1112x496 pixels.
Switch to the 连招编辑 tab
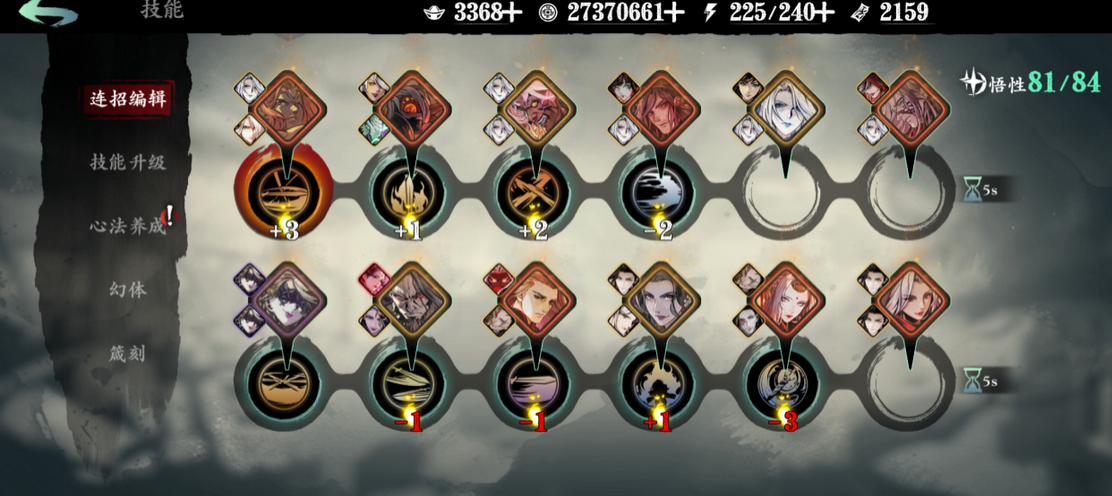click(x=127, y=98)
